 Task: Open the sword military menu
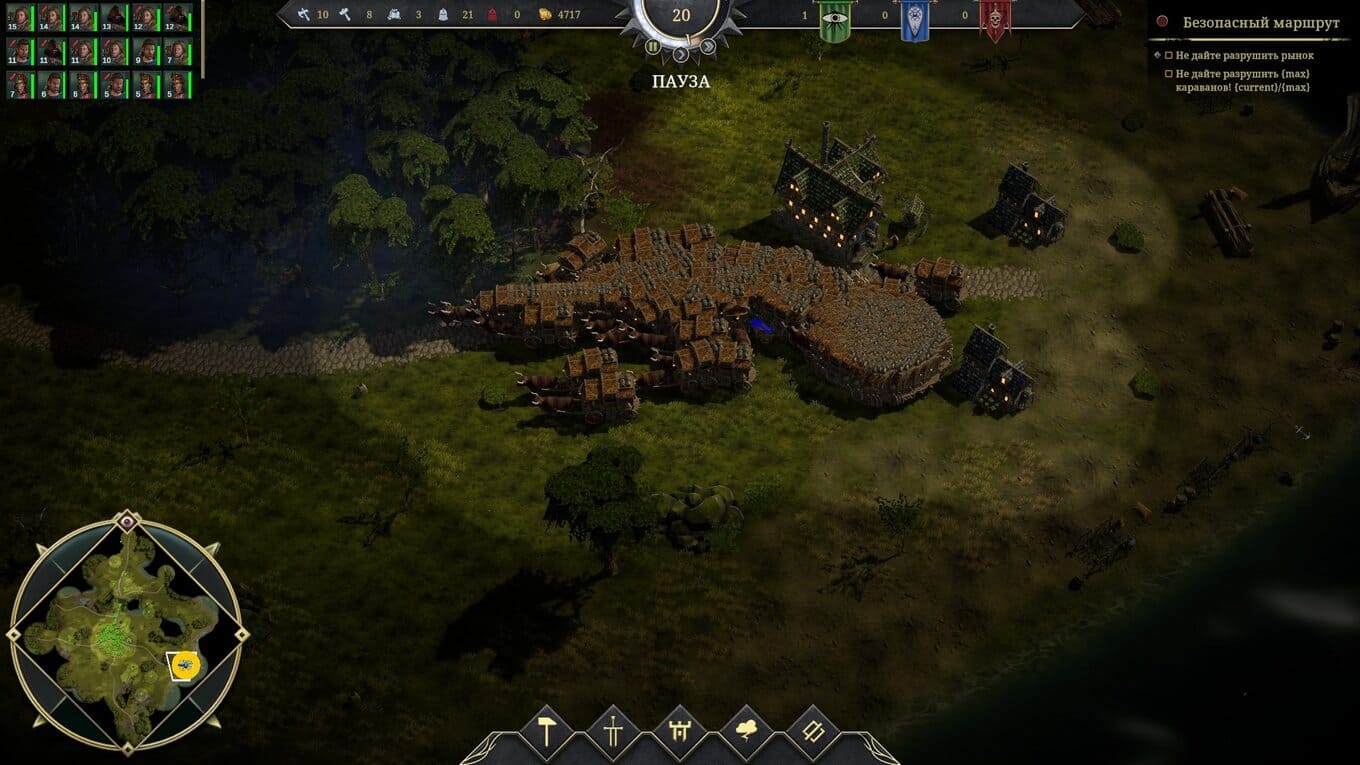coord(613,731)
